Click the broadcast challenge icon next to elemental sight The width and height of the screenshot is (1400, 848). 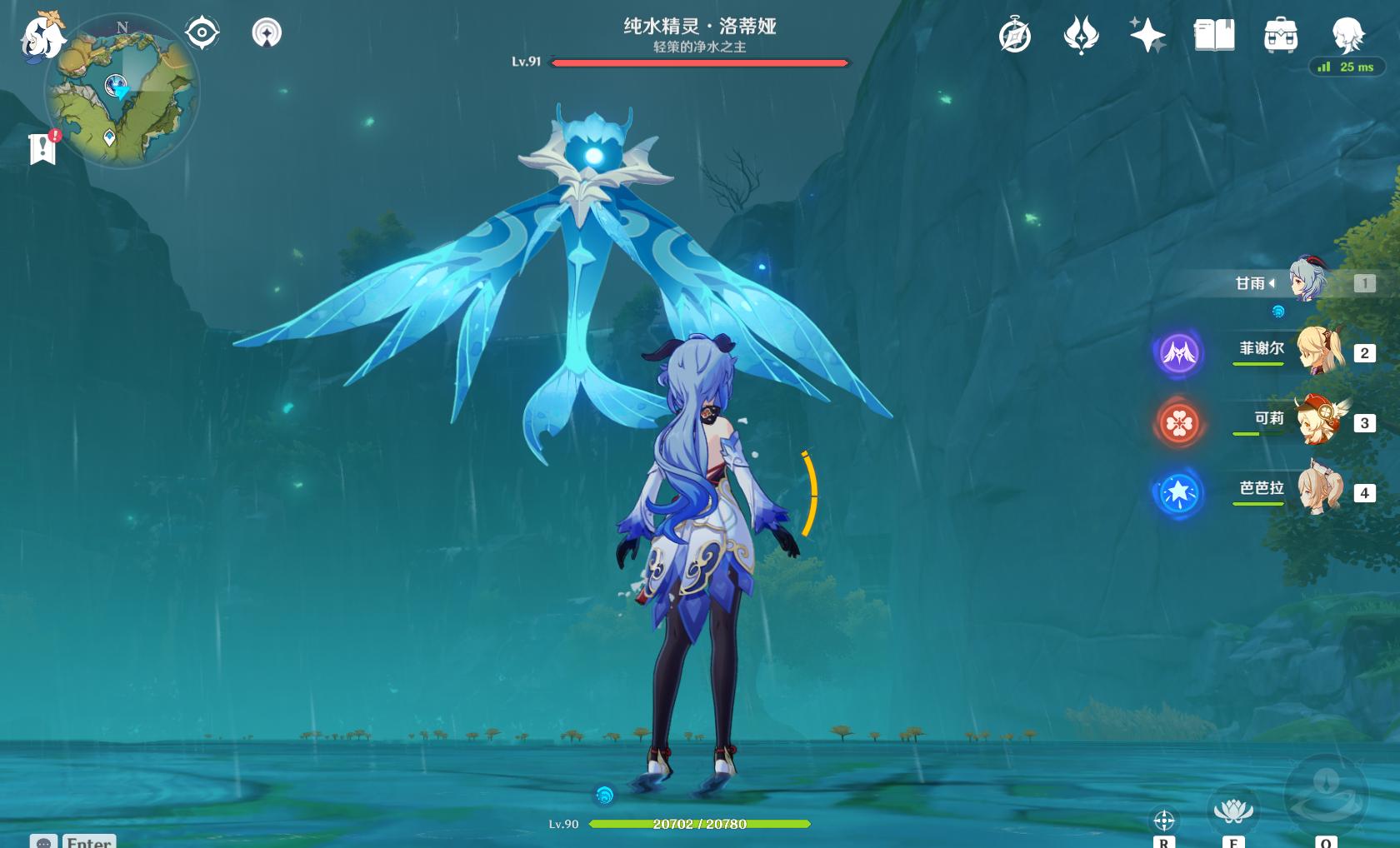click(x=266, y=30)
